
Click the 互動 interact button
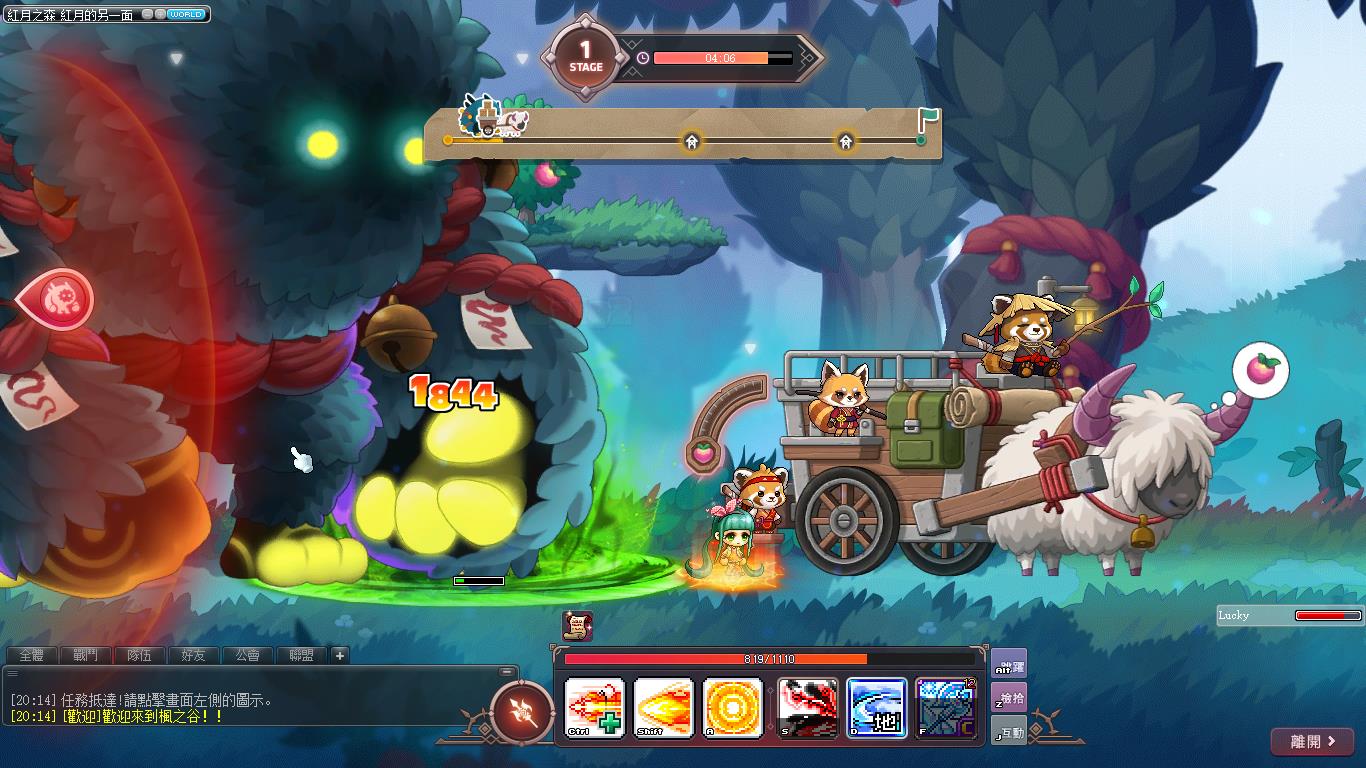tap(1009, 732)
